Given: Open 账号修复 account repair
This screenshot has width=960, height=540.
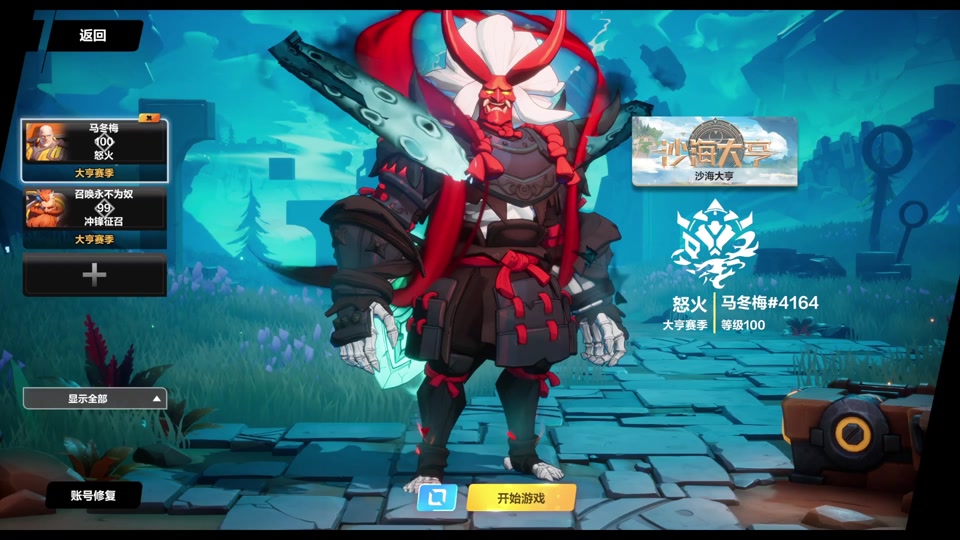Looking at the screenshot, I should [93, 495].
